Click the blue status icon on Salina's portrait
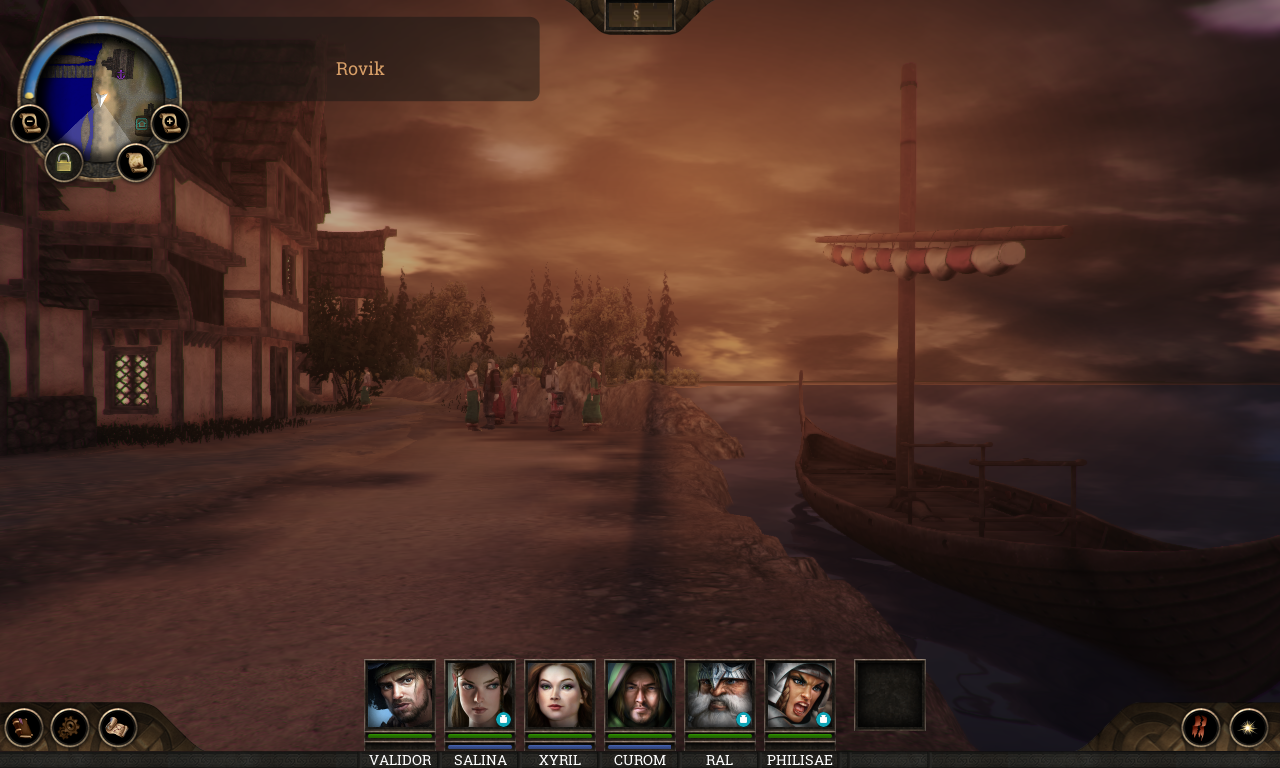 coord(503,717)
